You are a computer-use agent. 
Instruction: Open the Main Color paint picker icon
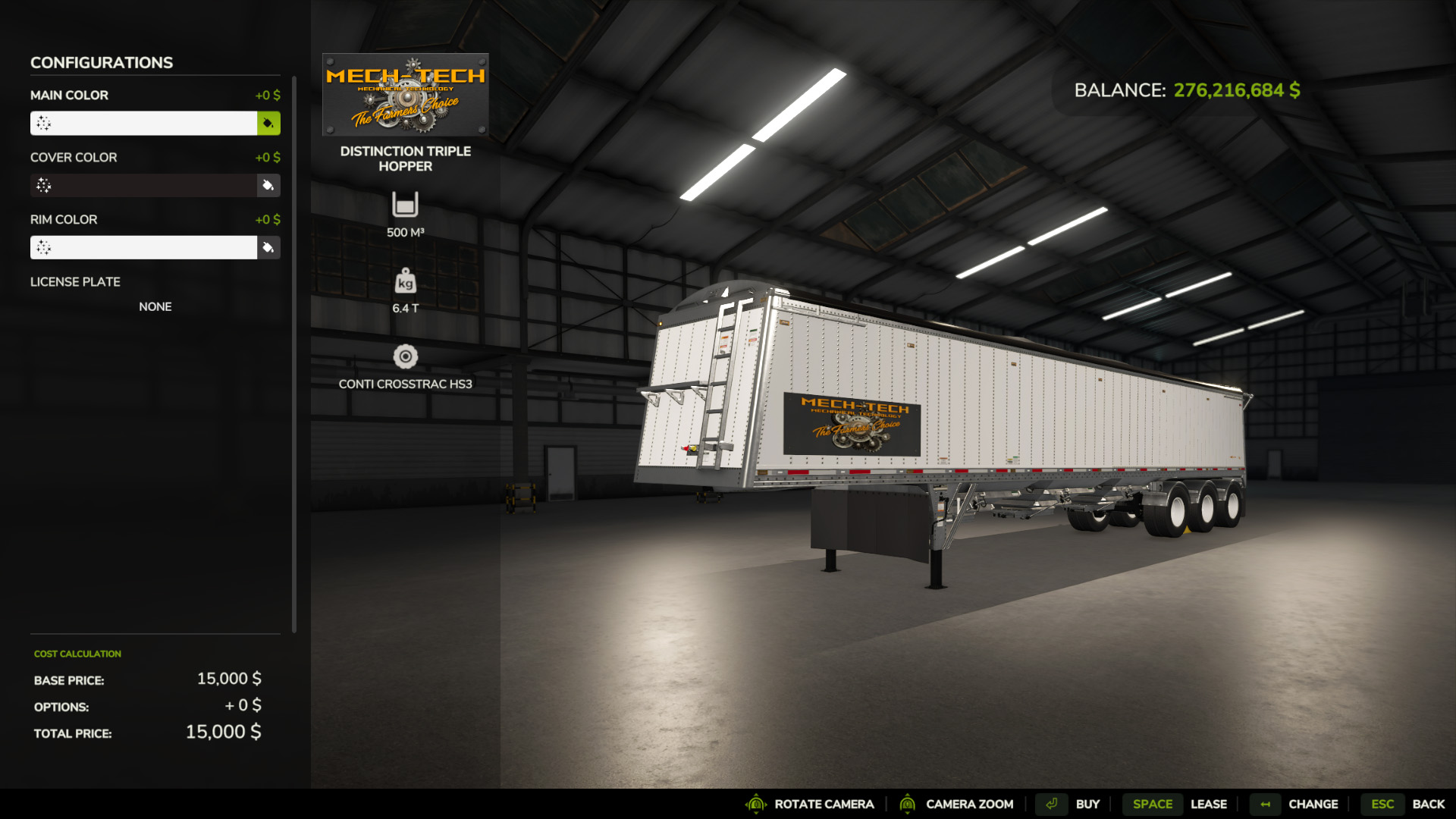pyautogui.click(x=269, y=123)
